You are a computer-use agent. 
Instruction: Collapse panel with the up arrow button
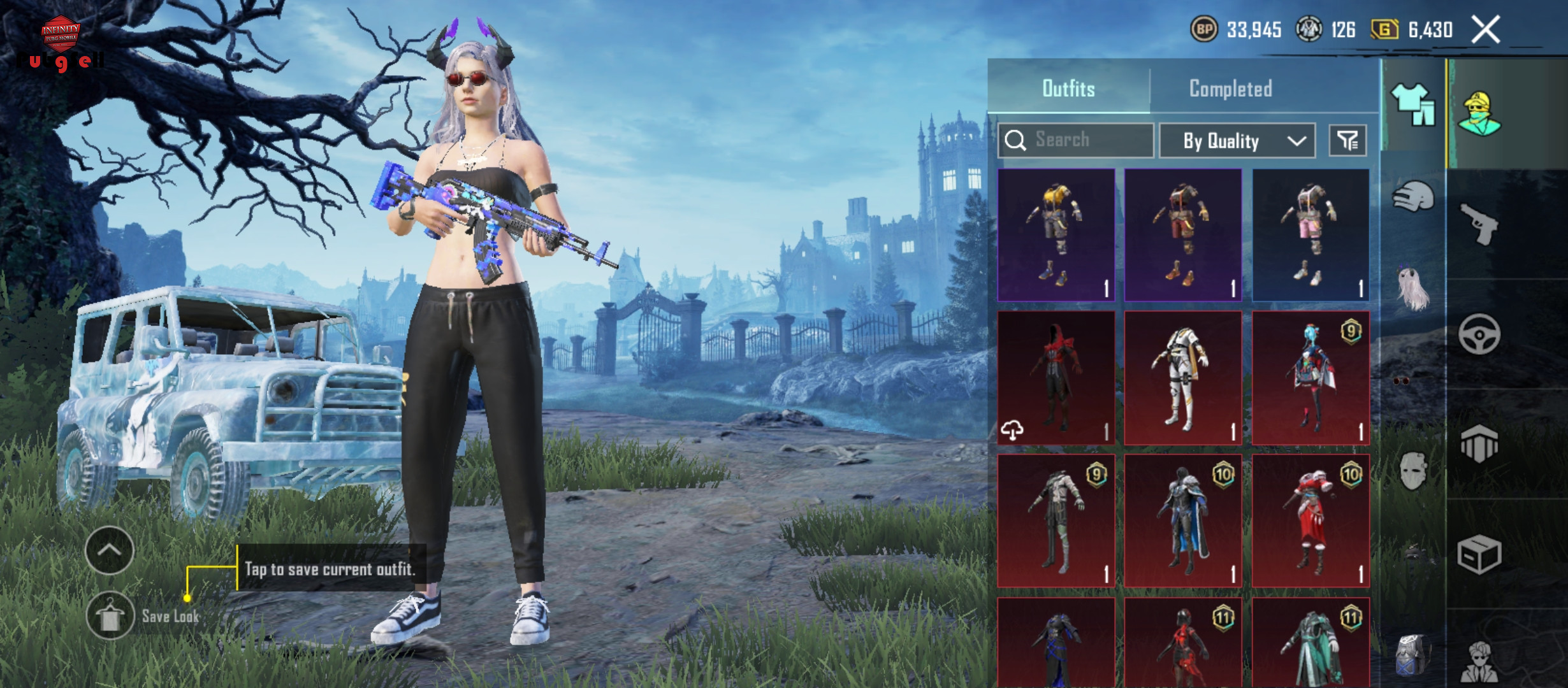tap(110, 550)
